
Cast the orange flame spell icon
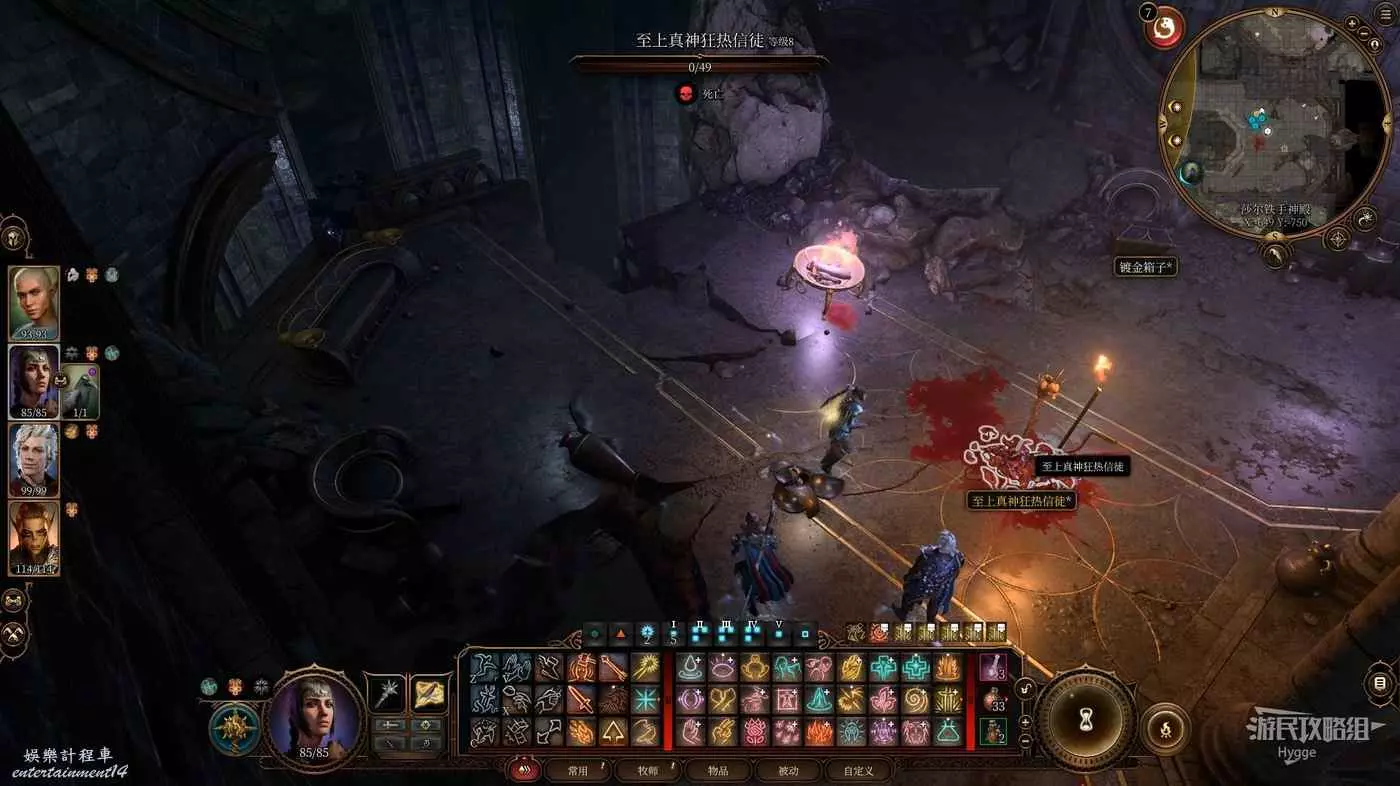coord(820,731)
